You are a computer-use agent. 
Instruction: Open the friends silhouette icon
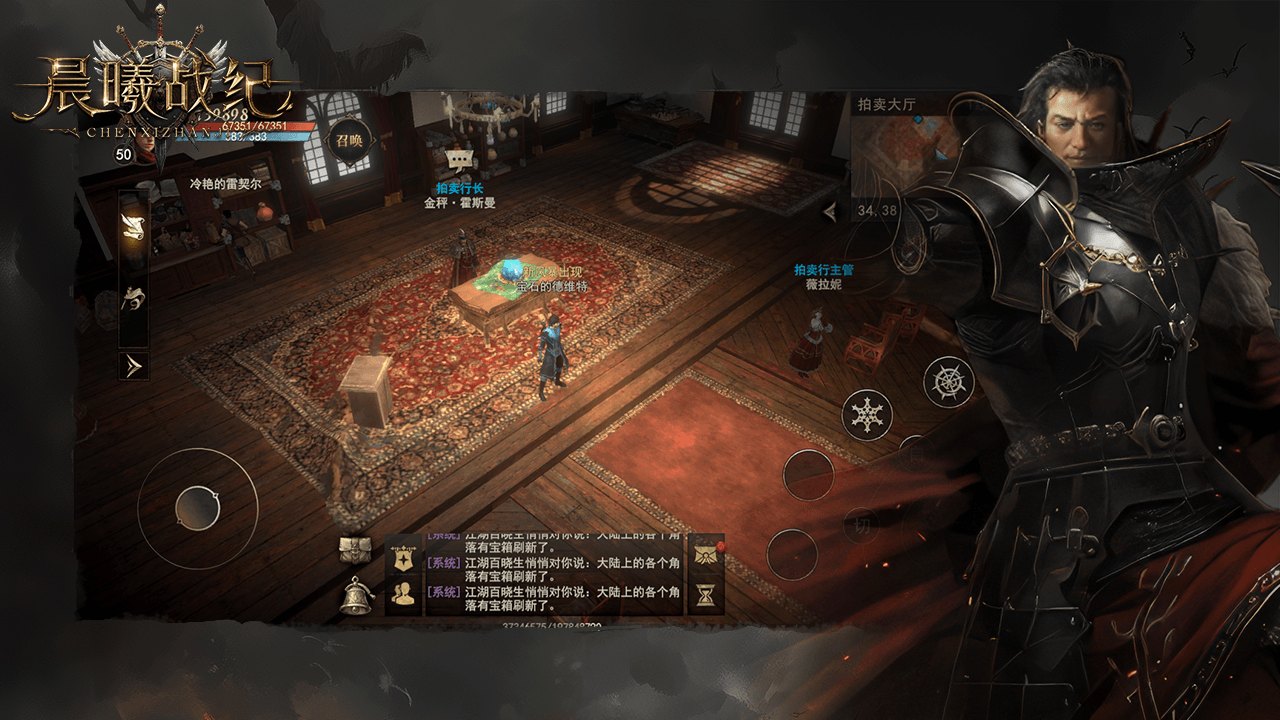coord(404,595)
